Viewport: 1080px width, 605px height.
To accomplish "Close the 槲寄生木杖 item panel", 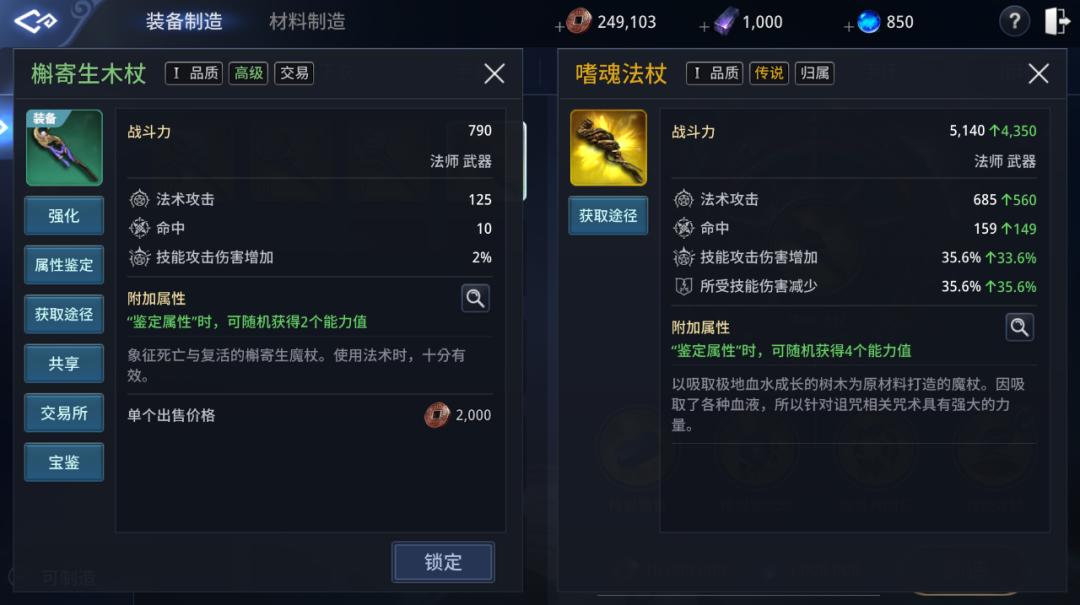I will (x=494, y=73).
